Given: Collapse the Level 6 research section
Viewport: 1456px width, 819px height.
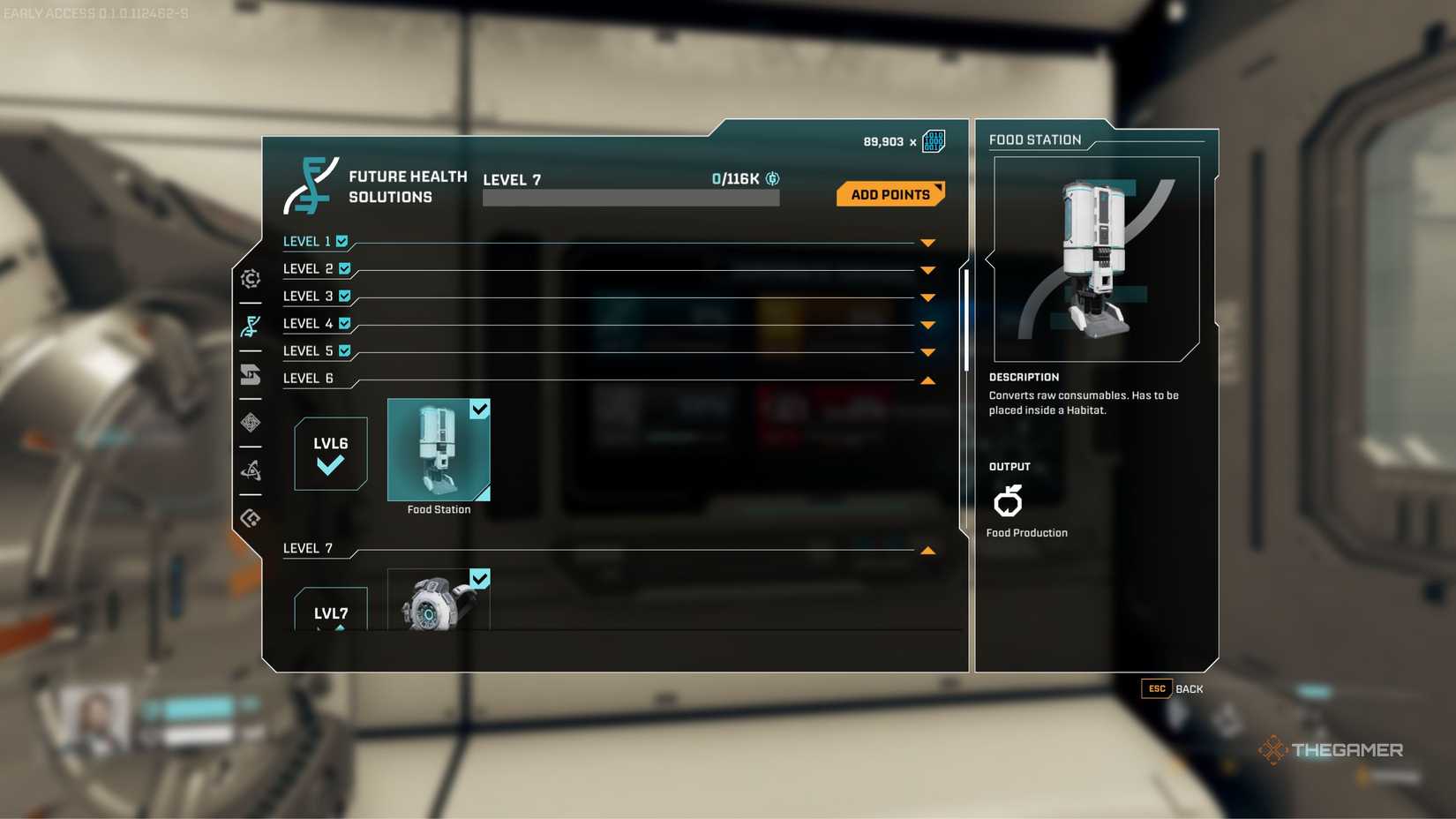Looking at the screenshot, I should coord(927,380).
